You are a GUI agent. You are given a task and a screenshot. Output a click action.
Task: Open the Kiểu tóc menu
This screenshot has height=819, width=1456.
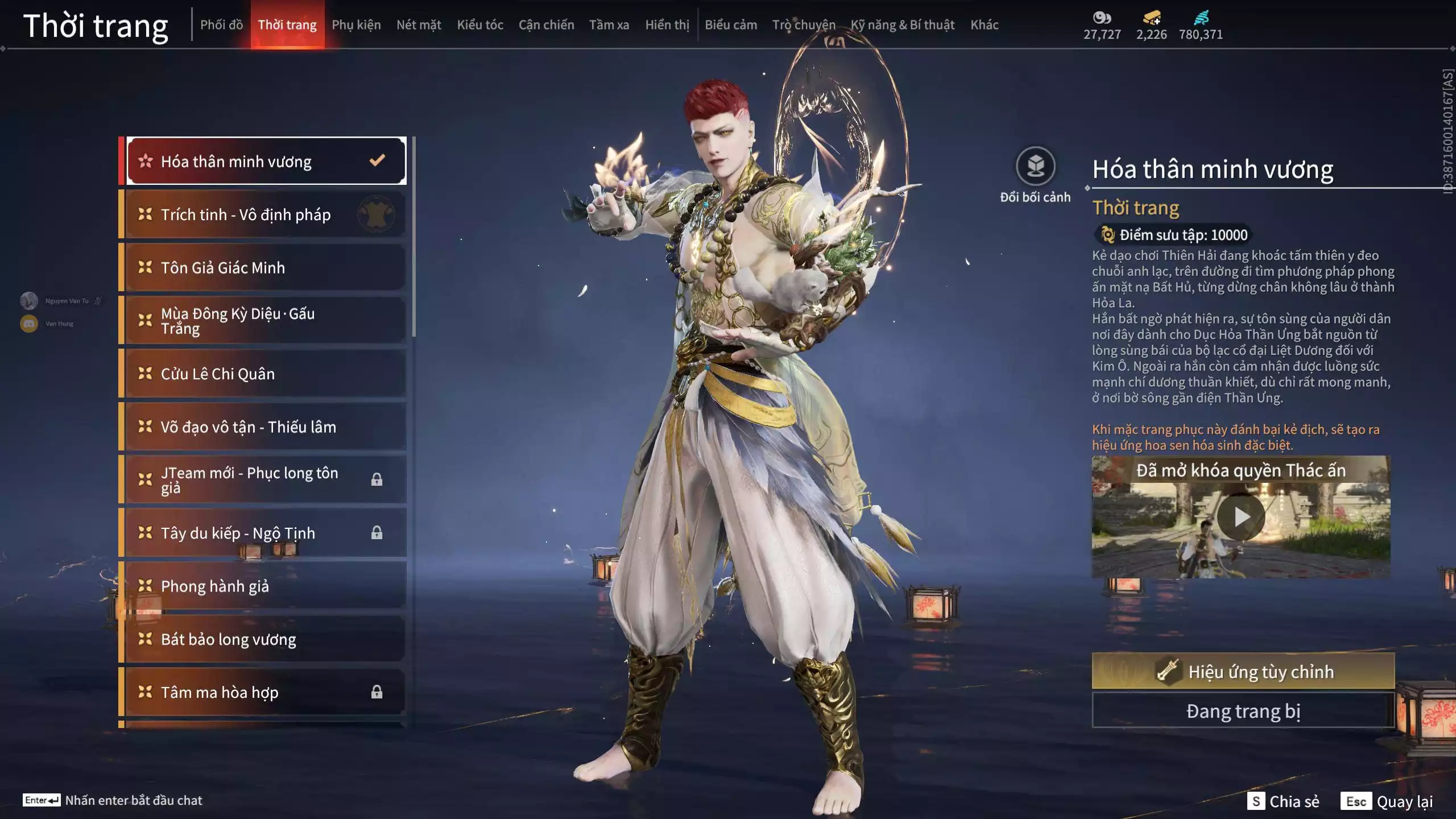tap(480, 25)
